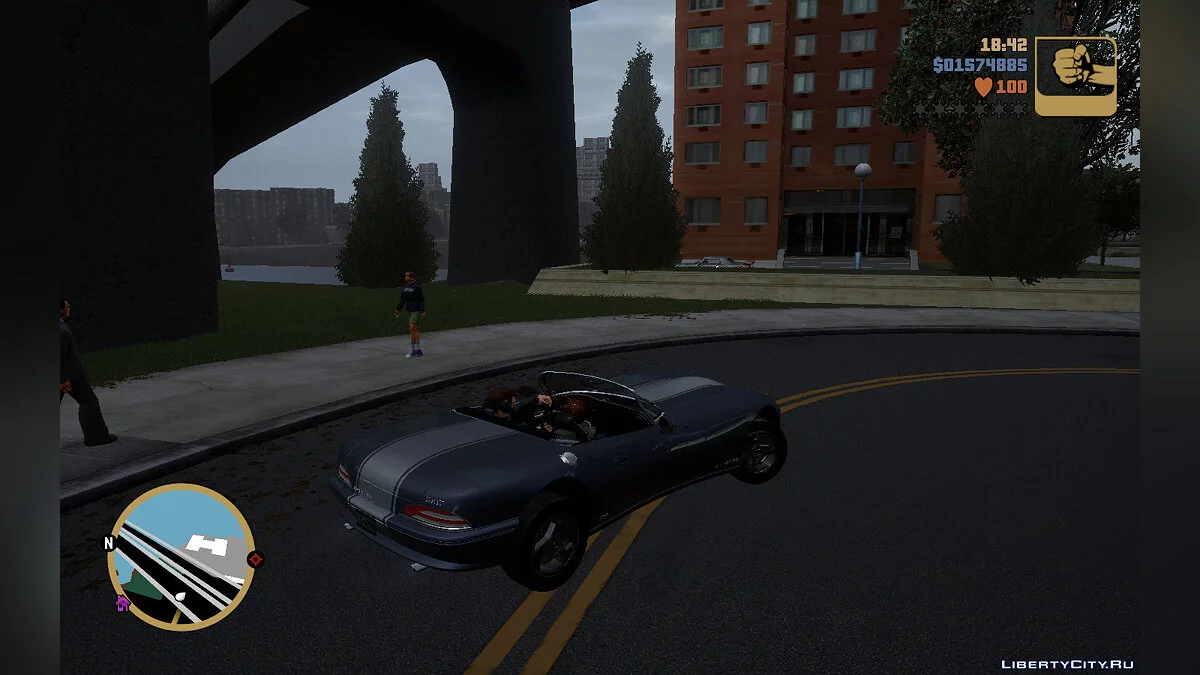This screenshot has width=1200, height=675.
Task: Click the red mission marker on minimap
Action: [254, 559]
